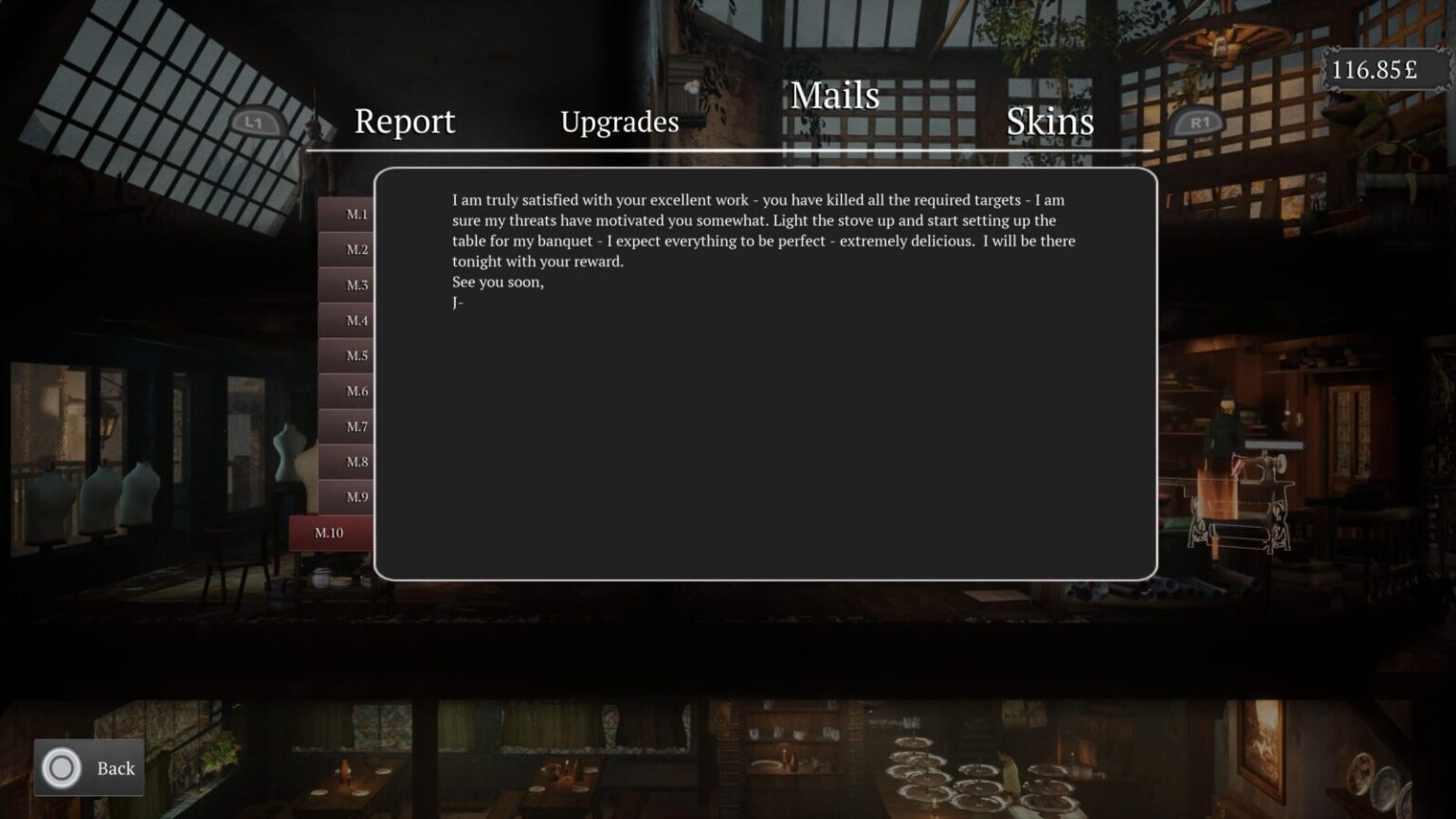Select the Mails header label

click(x=835, y=96)
